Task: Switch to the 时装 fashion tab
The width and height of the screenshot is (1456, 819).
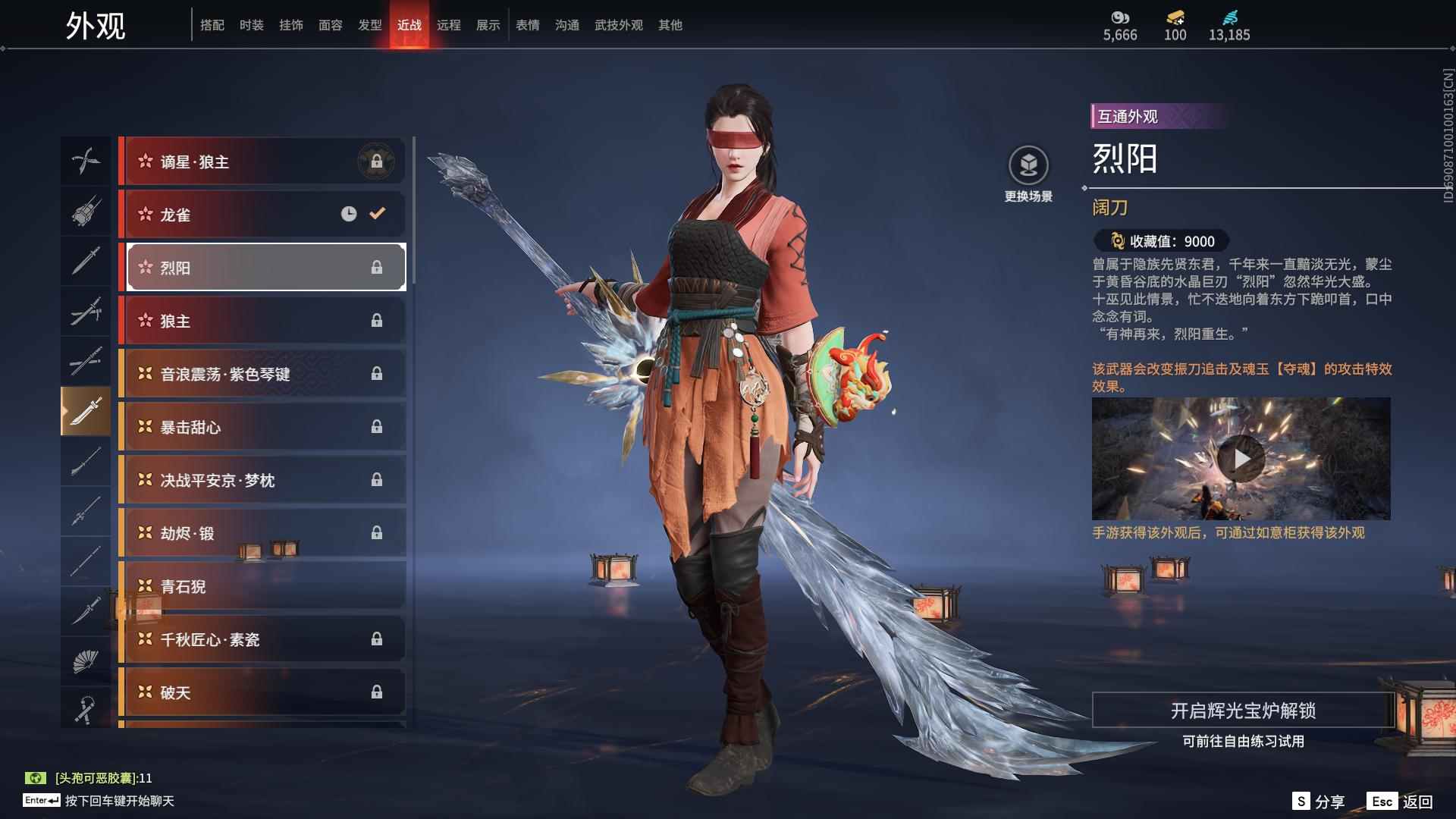Action: pos(253,25)
